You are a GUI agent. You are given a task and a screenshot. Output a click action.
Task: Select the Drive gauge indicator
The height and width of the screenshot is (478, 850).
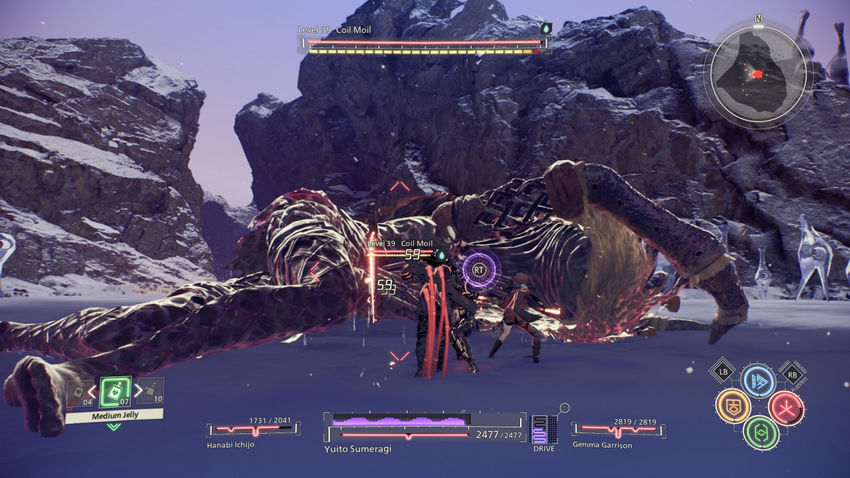(543, 430)
